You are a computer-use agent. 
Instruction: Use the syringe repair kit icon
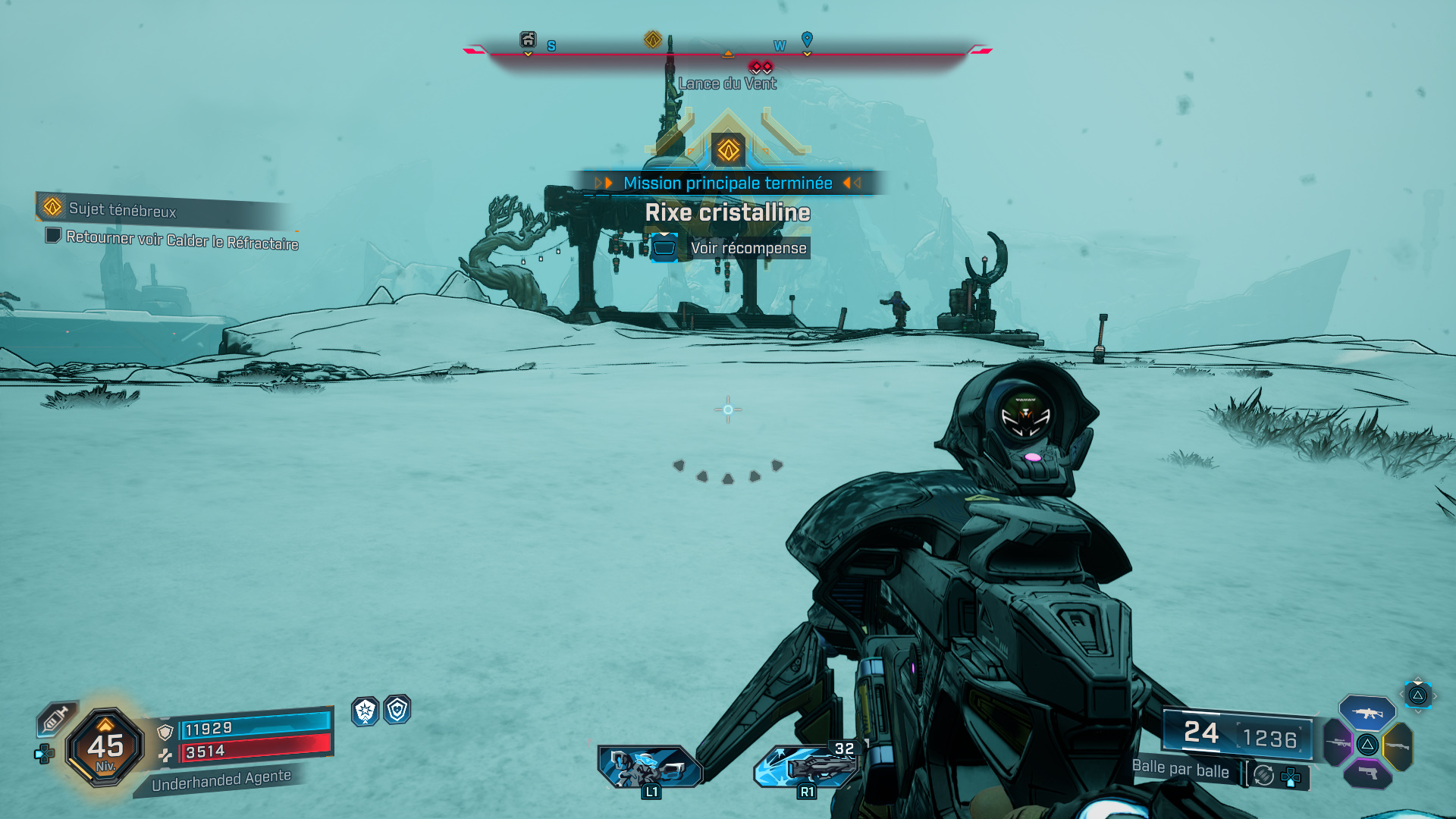(x=56, y=718)
